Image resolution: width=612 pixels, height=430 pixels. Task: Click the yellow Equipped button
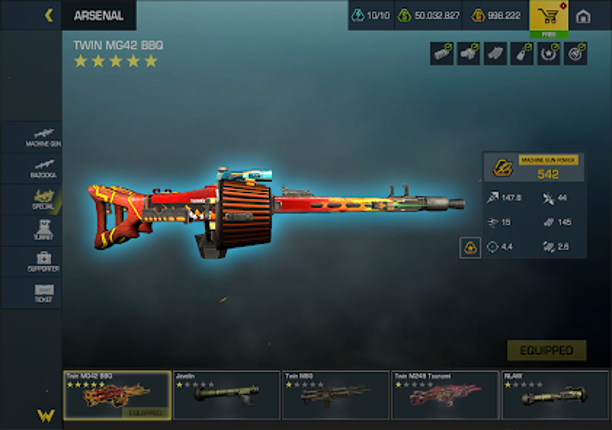click(546, 350)
